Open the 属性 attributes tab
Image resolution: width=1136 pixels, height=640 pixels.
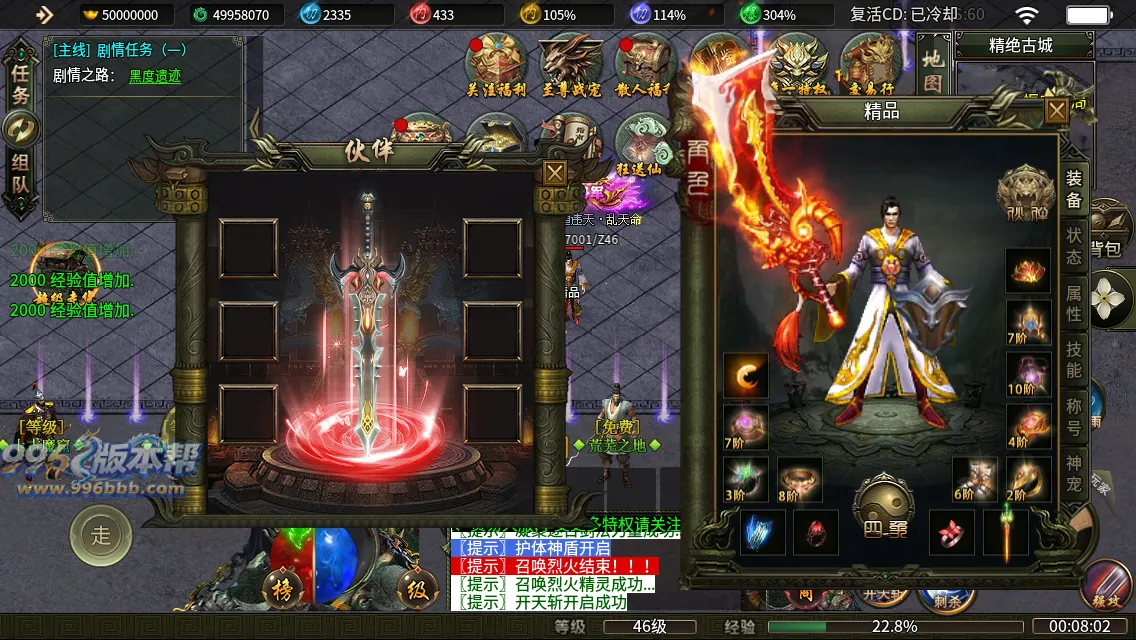(x=1074, y=303)
